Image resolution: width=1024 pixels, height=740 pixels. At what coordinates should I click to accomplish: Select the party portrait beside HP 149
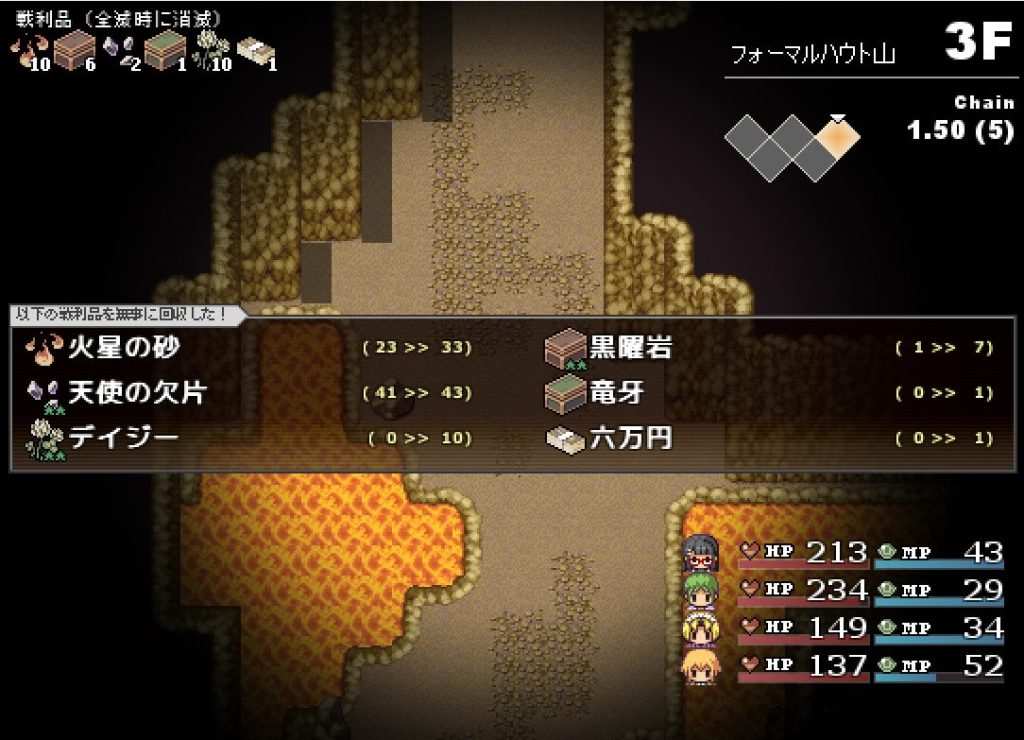(x=698, y=628)
